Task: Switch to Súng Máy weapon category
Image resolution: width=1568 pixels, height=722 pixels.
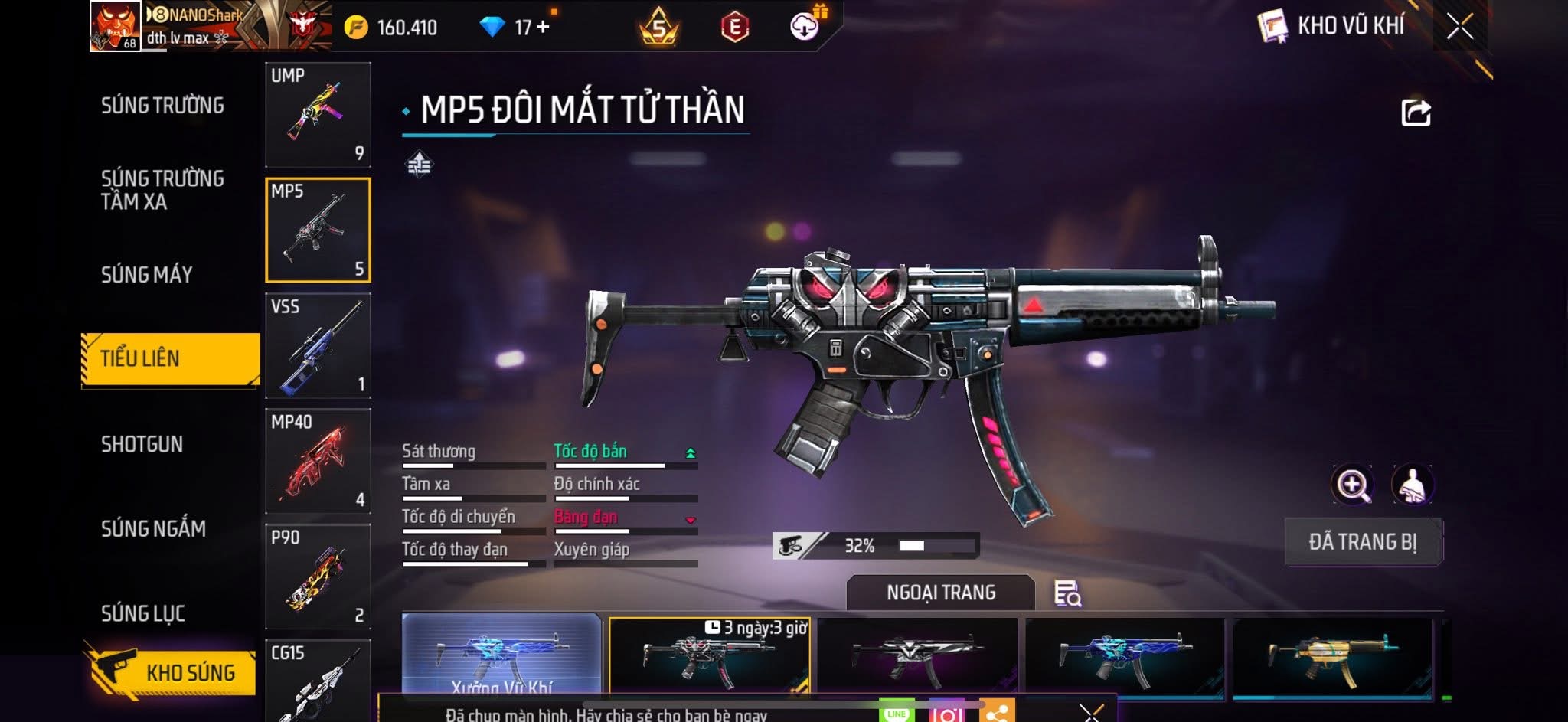Action: pyautogui.click(x=146, y=274)
